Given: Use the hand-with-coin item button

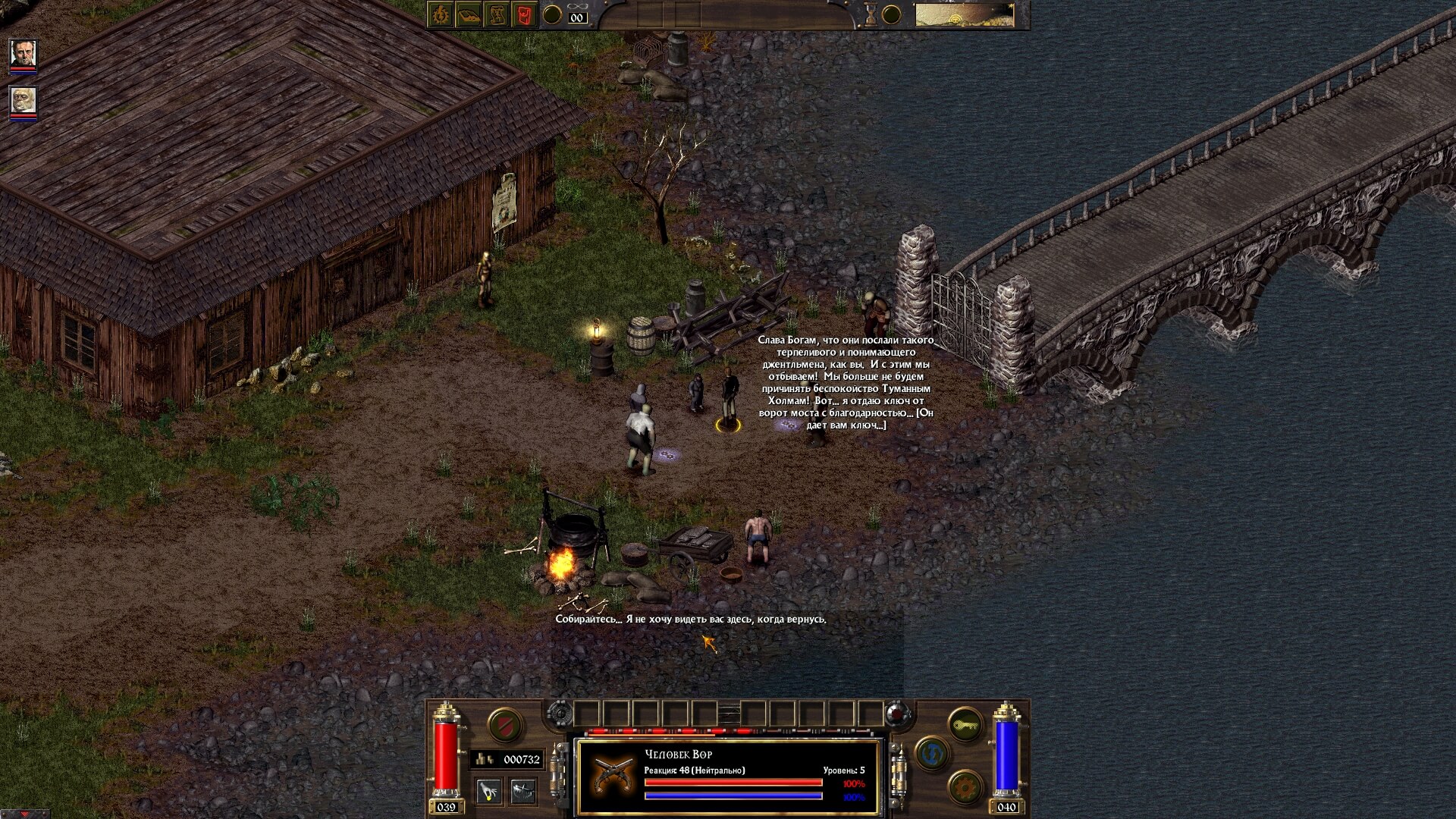Looking at the screenshot, I should coord(489,791).
